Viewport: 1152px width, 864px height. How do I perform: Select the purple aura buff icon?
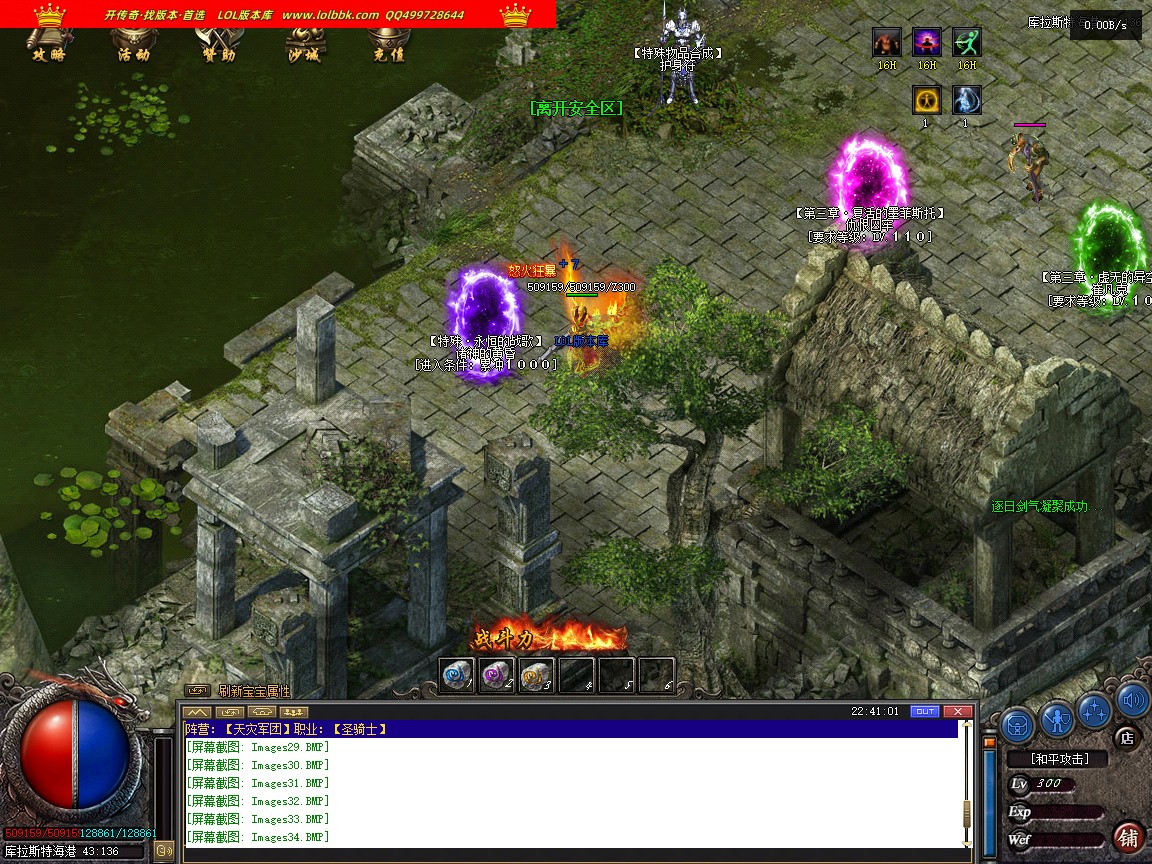click(x=927, y=42)
